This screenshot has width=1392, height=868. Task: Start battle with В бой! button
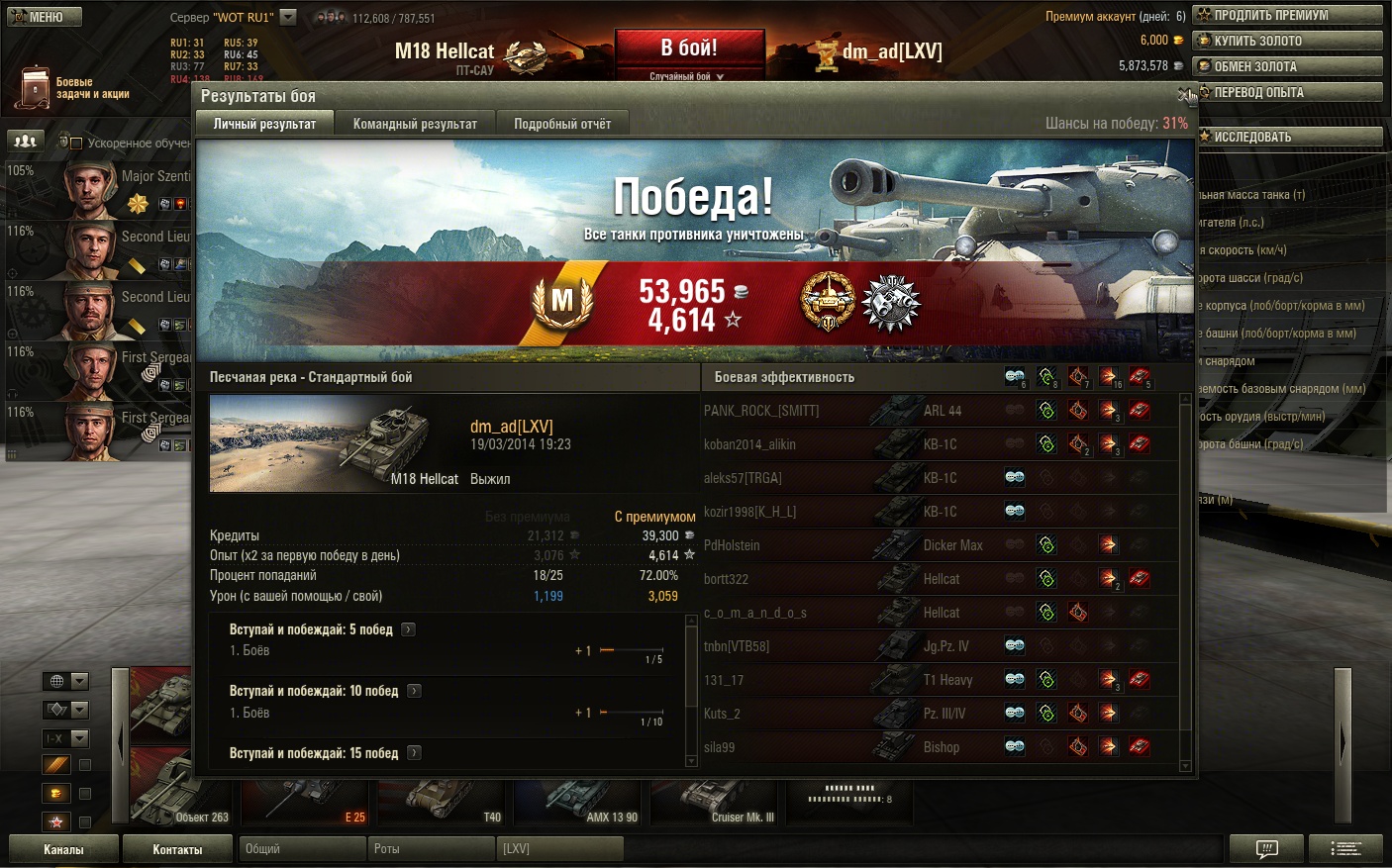coord(689,49)
